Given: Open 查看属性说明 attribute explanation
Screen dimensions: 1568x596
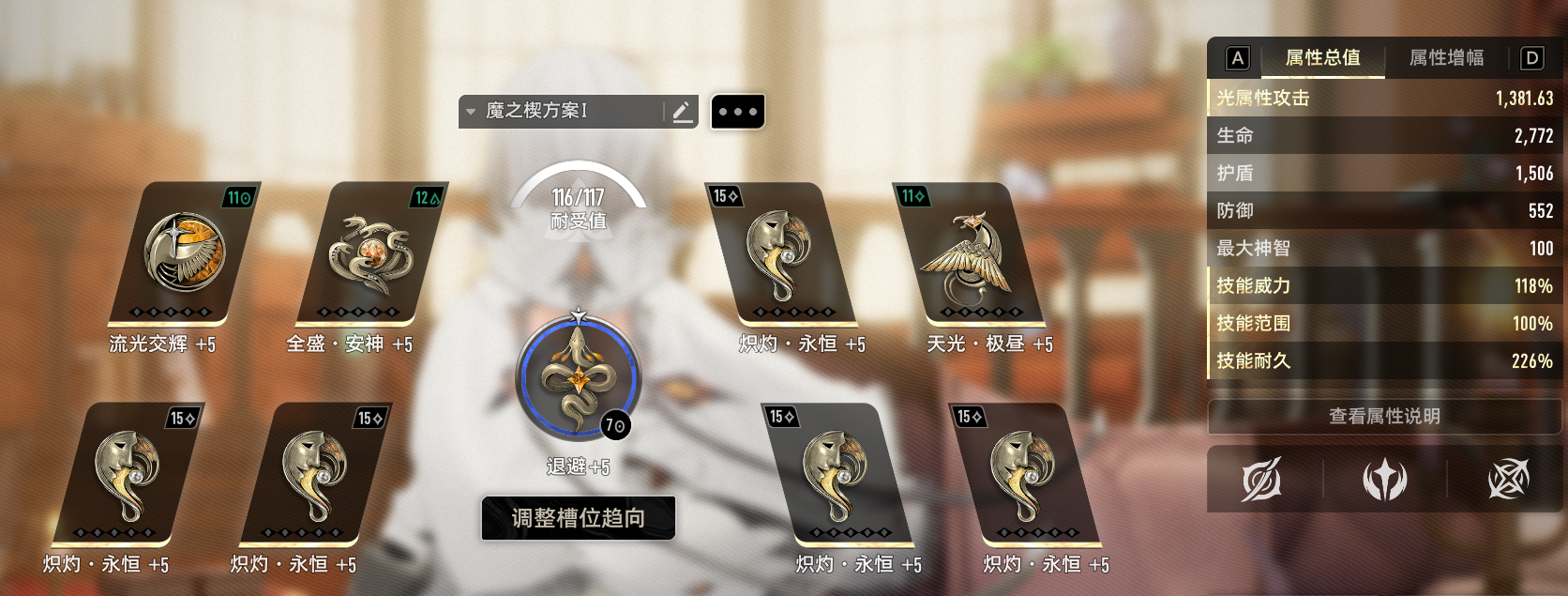Looking at the screenshot, I should point(1384,417).
